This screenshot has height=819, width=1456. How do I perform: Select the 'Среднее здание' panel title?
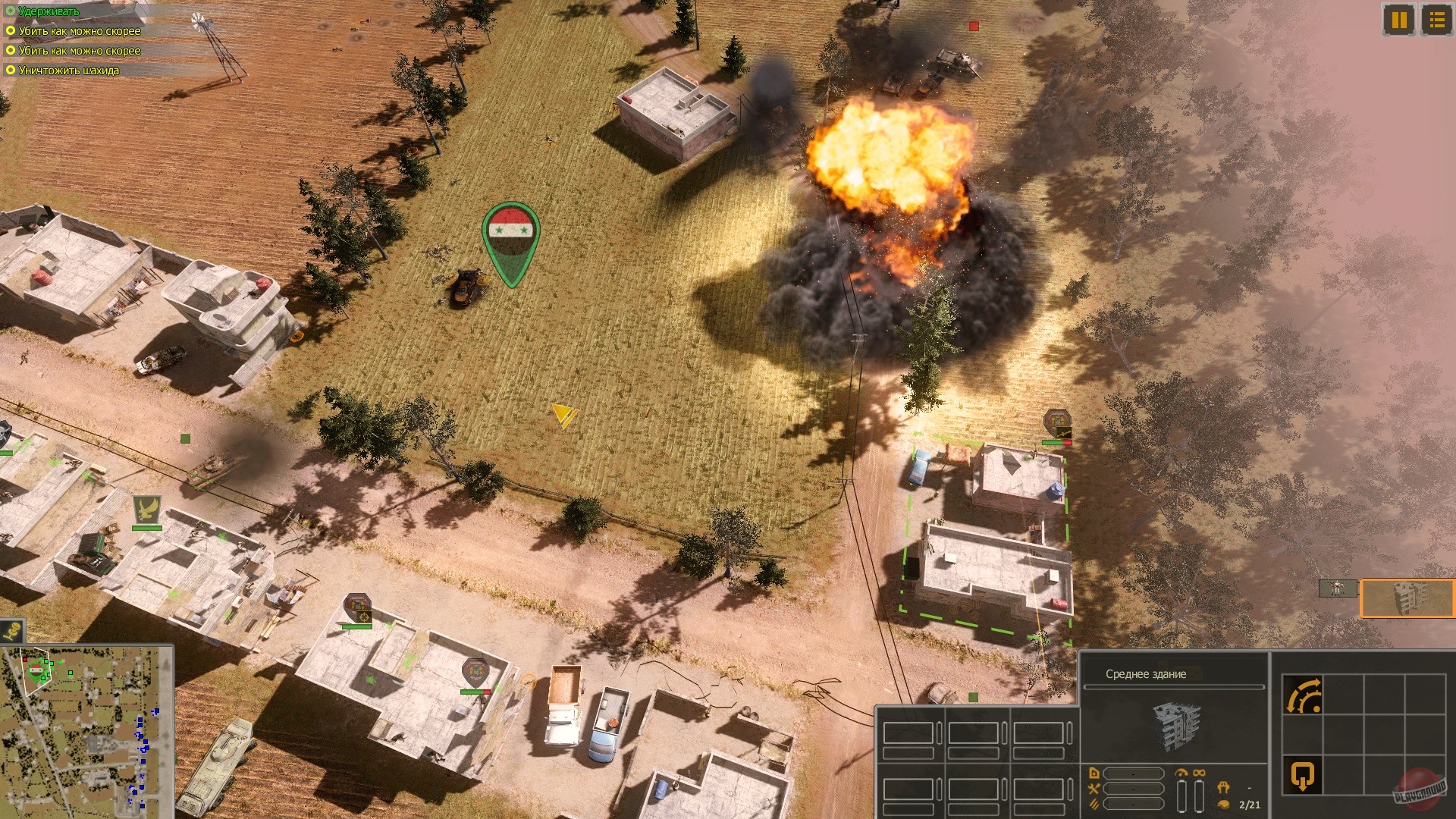[1146, 673]
